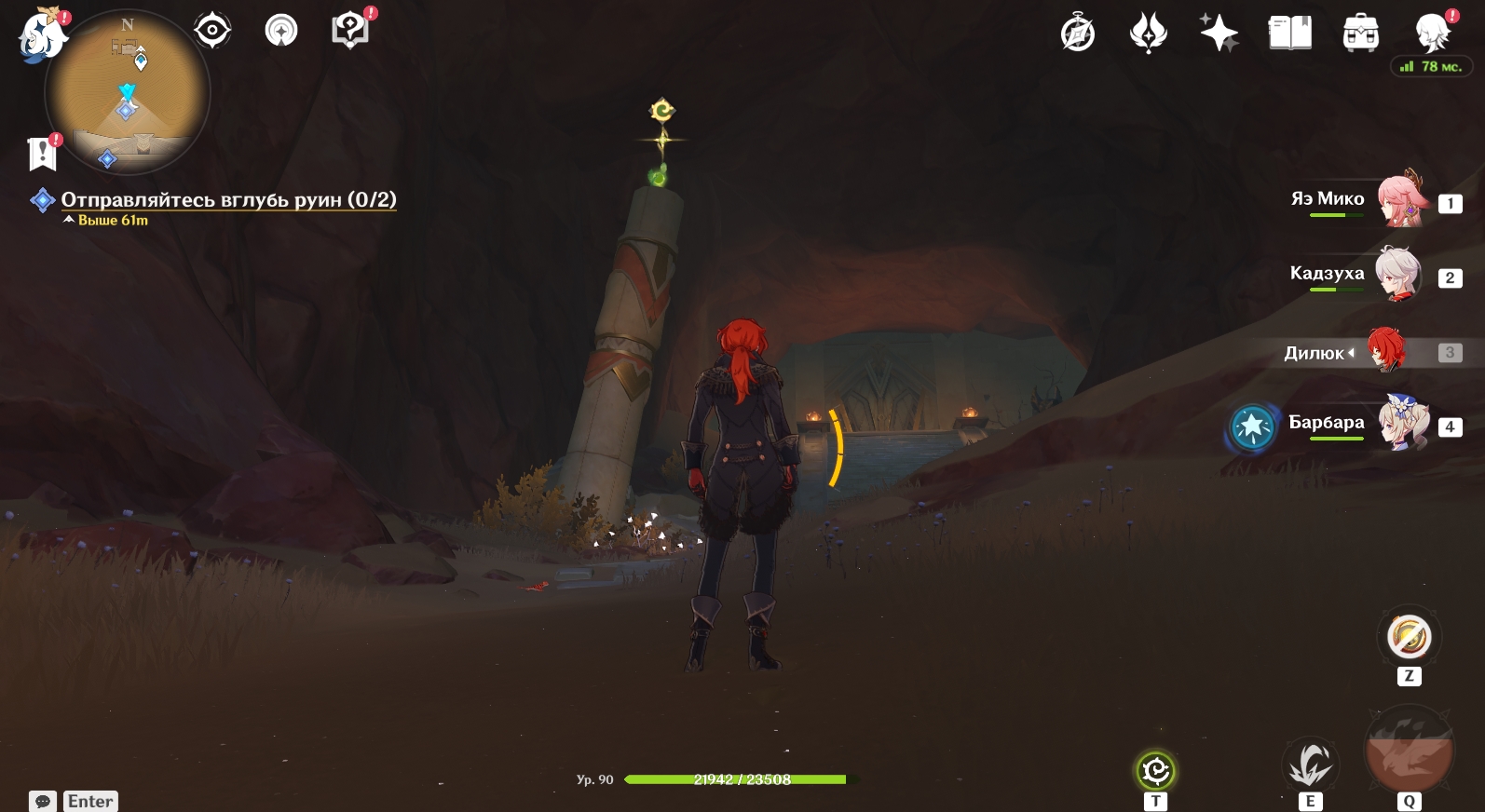Image resolution: width=1485 pixels, height=812 pixels.
Task: Switch to Кадзуха
Action: click(1397, 276)
